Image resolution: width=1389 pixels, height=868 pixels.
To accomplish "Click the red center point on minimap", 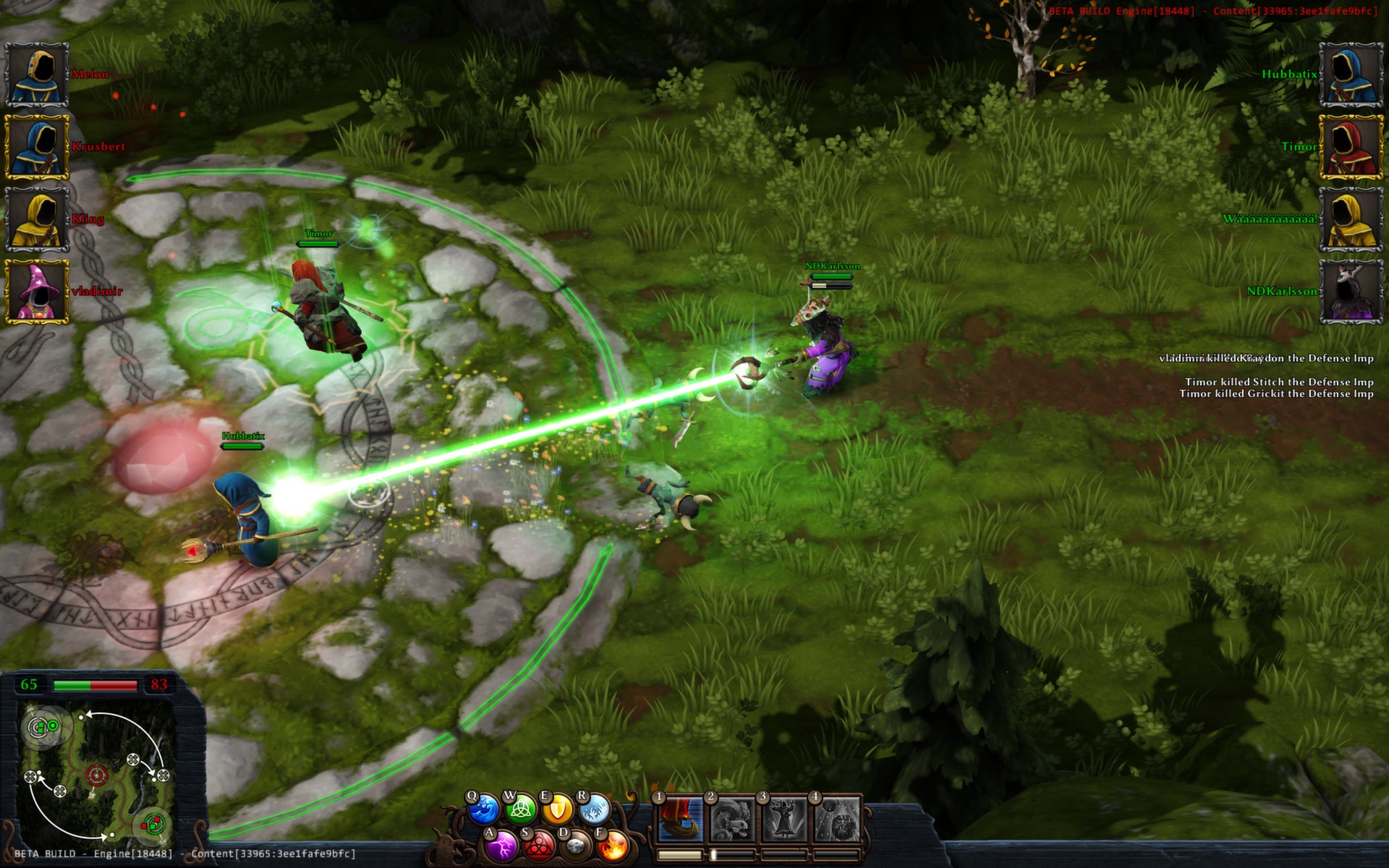I will (x=96, y=776).
